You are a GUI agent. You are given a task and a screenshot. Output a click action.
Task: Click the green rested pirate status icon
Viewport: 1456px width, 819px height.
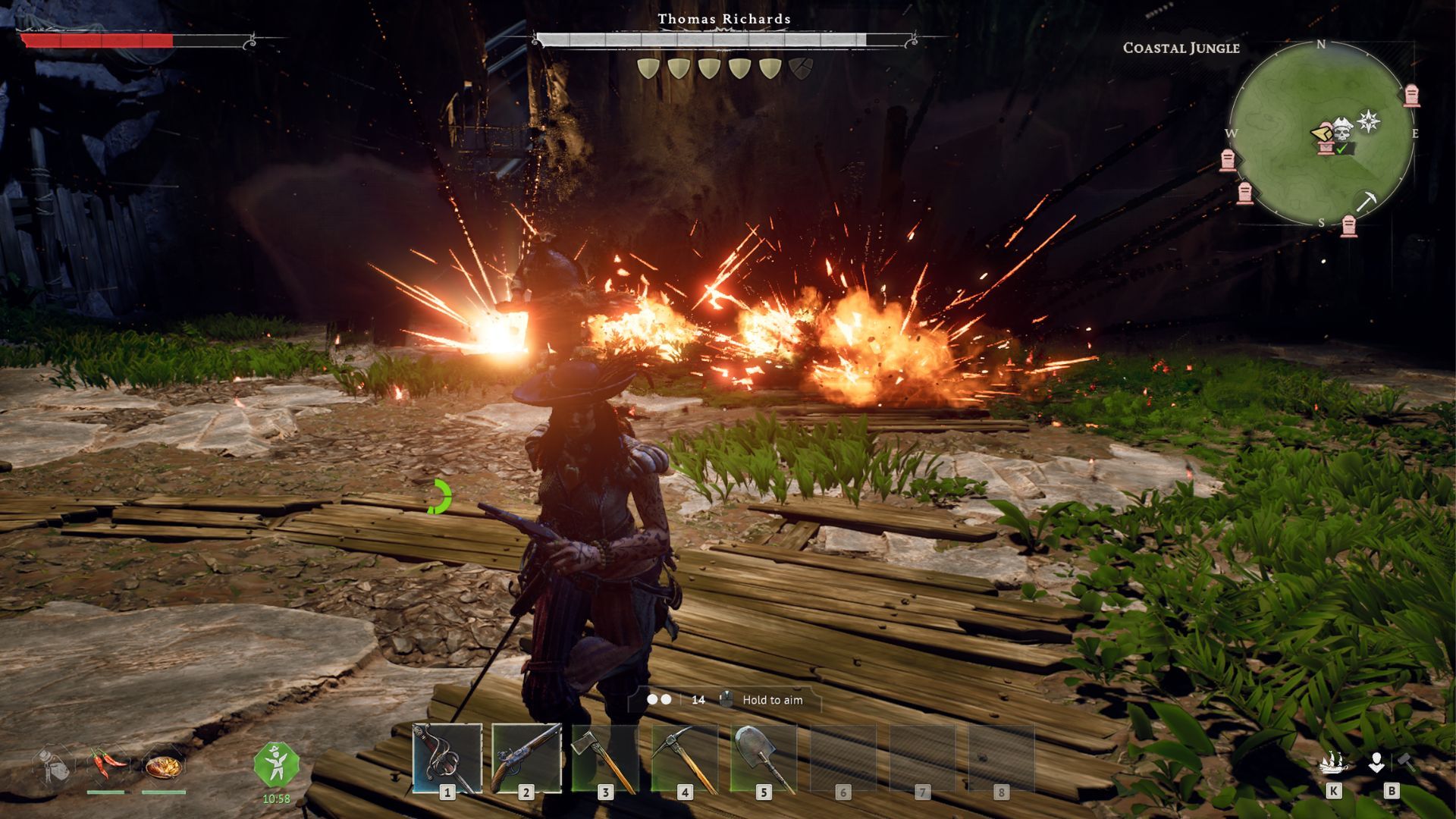276,764
